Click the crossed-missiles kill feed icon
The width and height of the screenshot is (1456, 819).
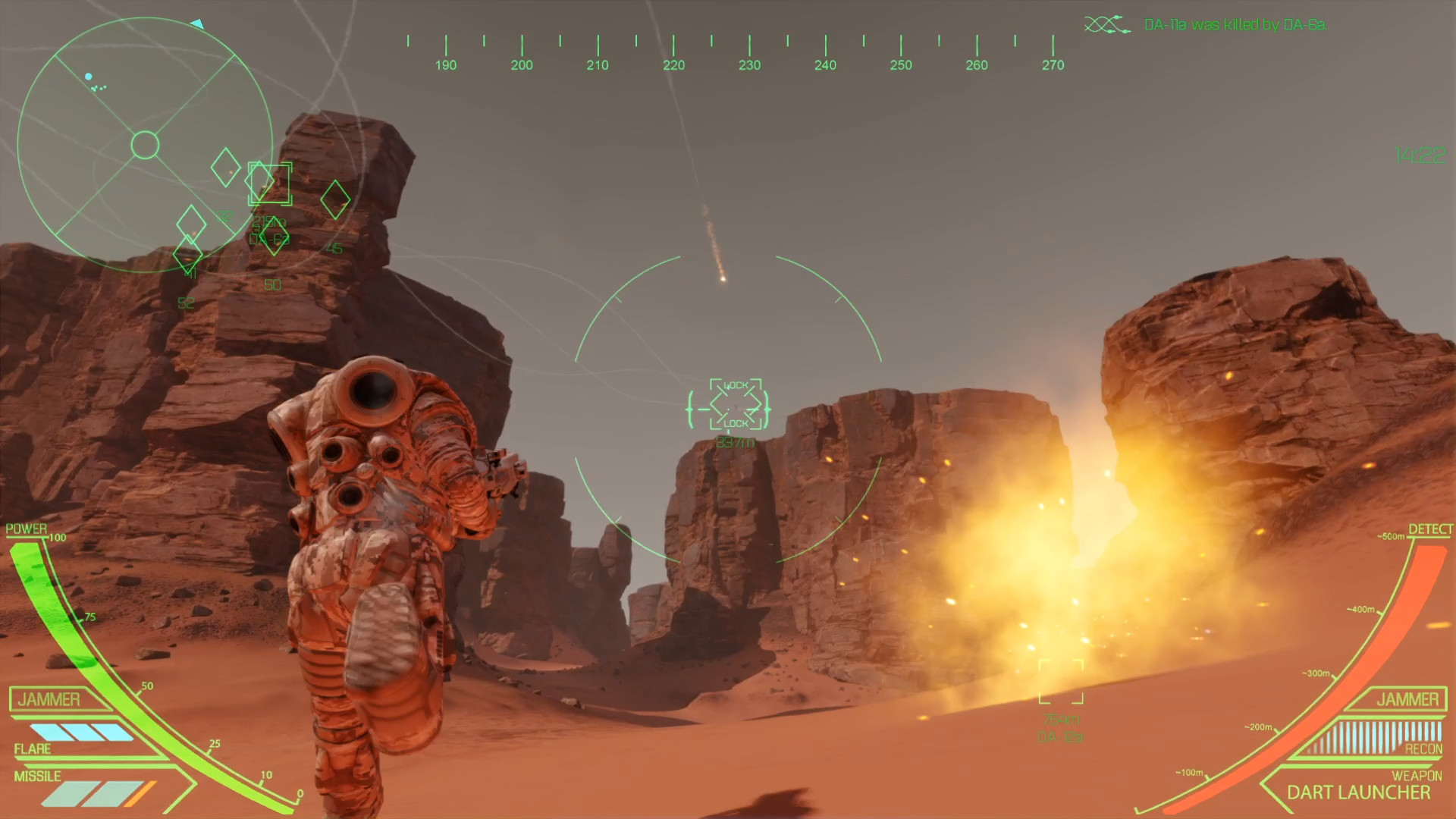[1103, 24]
